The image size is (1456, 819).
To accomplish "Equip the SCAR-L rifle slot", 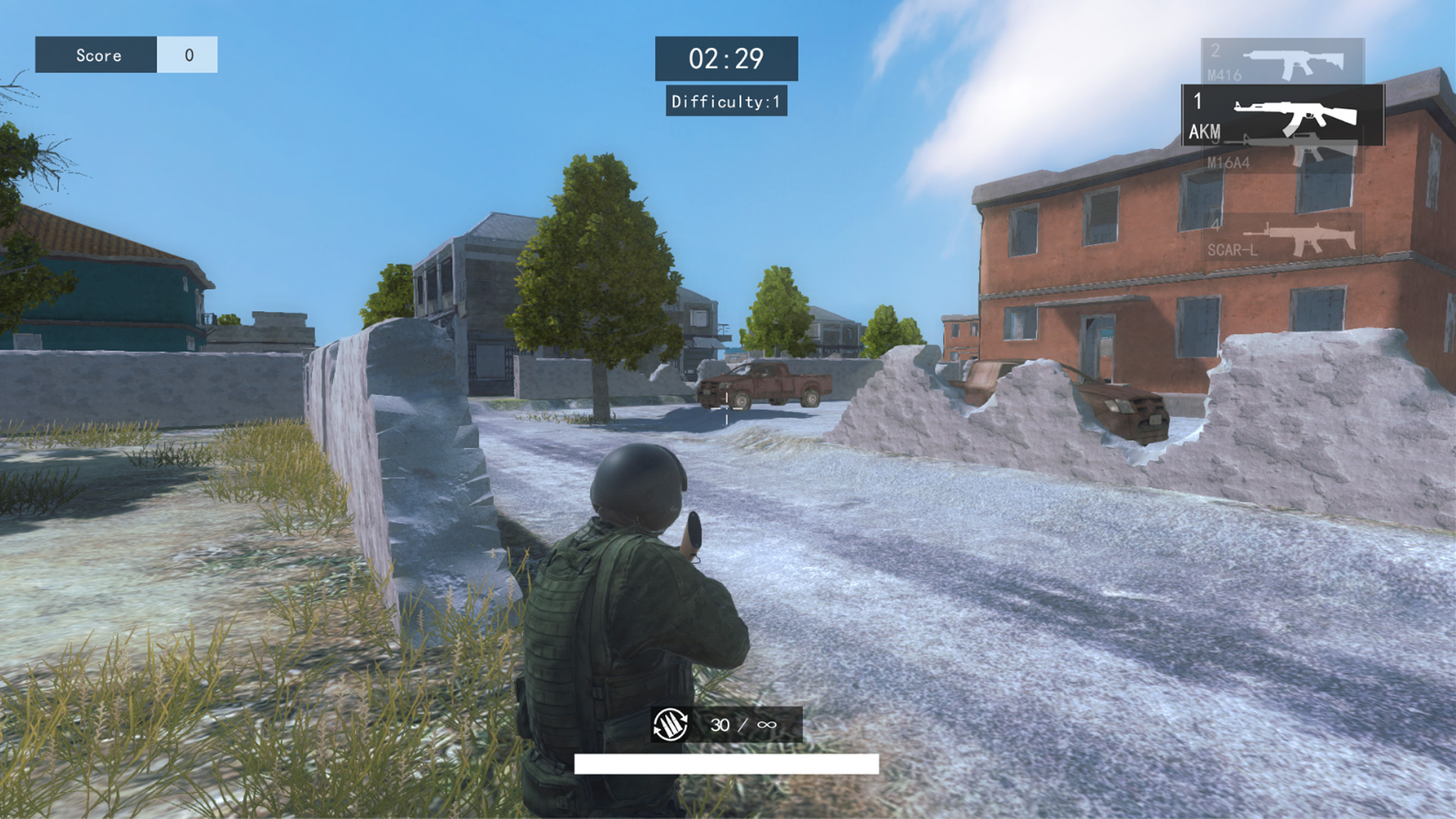I will click(1282, 238).
